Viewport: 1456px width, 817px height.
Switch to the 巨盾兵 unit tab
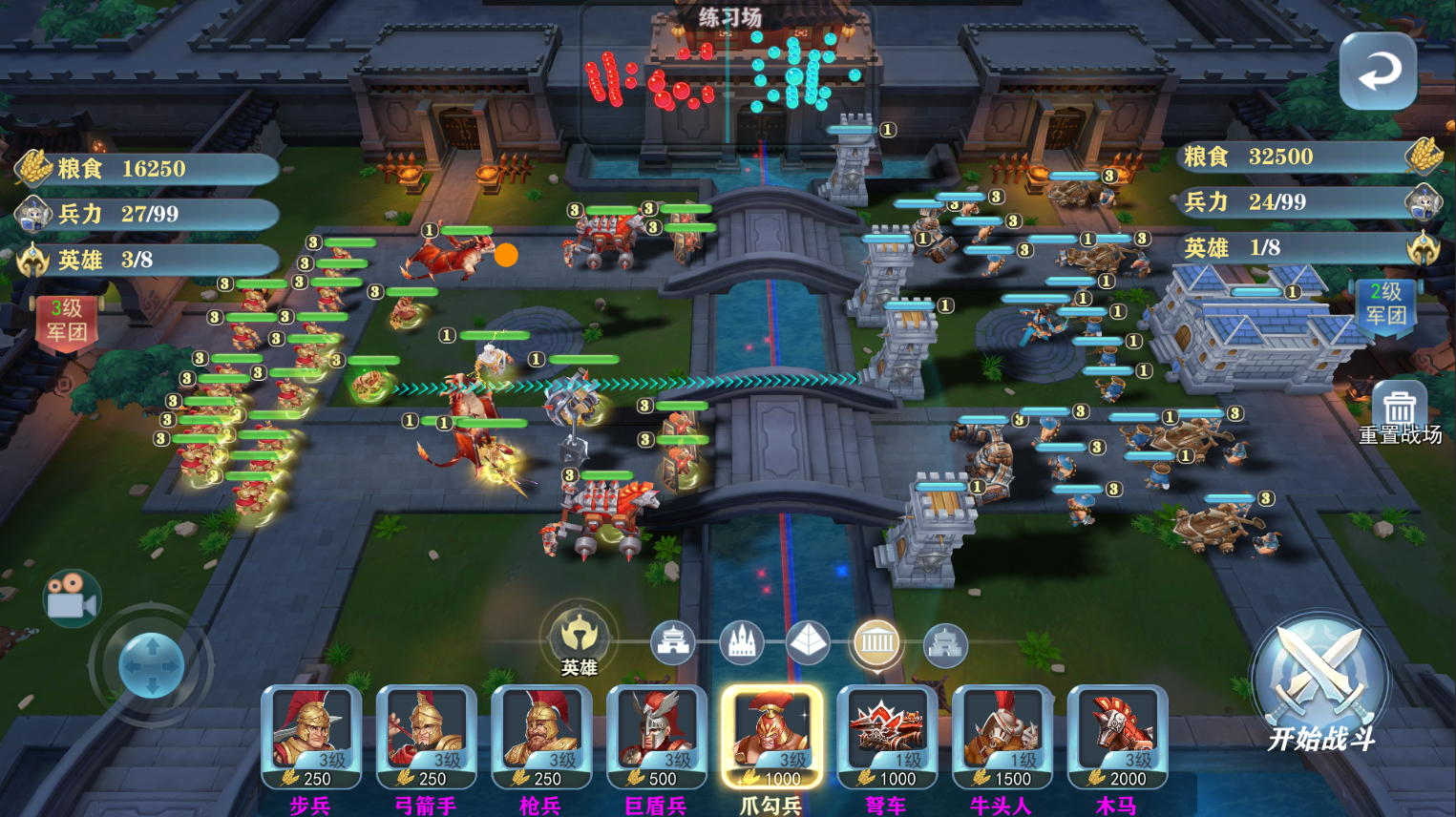click(656, 744)
